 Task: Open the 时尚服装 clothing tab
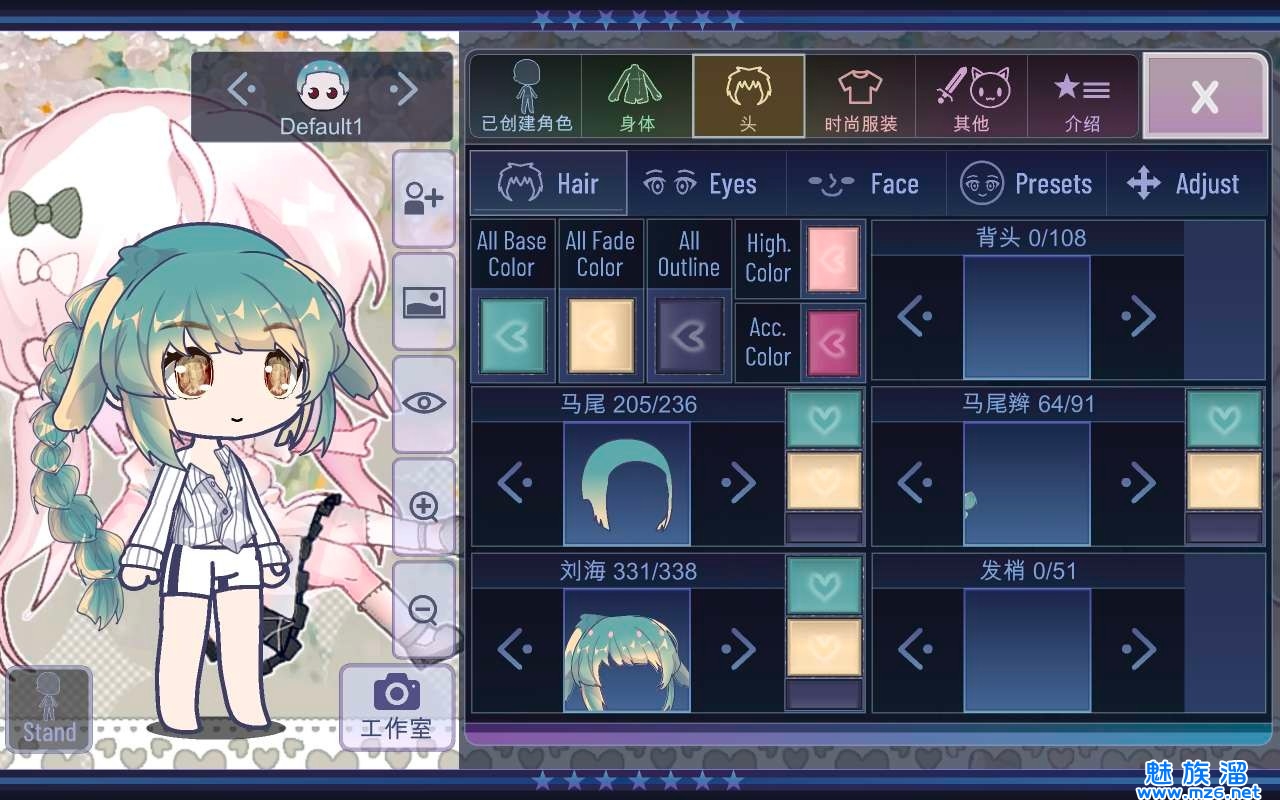point(860,96)
